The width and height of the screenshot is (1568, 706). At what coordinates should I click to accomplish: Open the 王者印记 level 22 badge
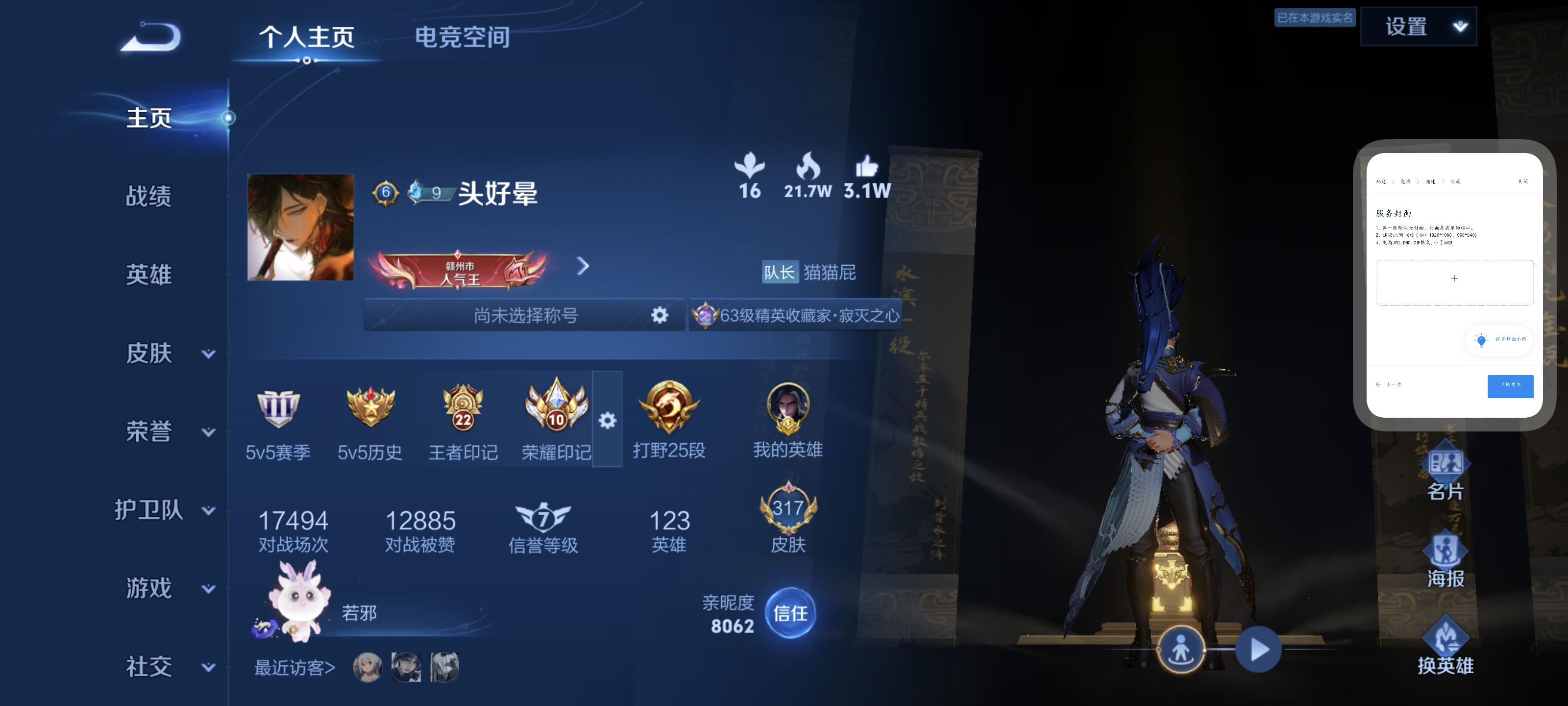coord(462,409)
